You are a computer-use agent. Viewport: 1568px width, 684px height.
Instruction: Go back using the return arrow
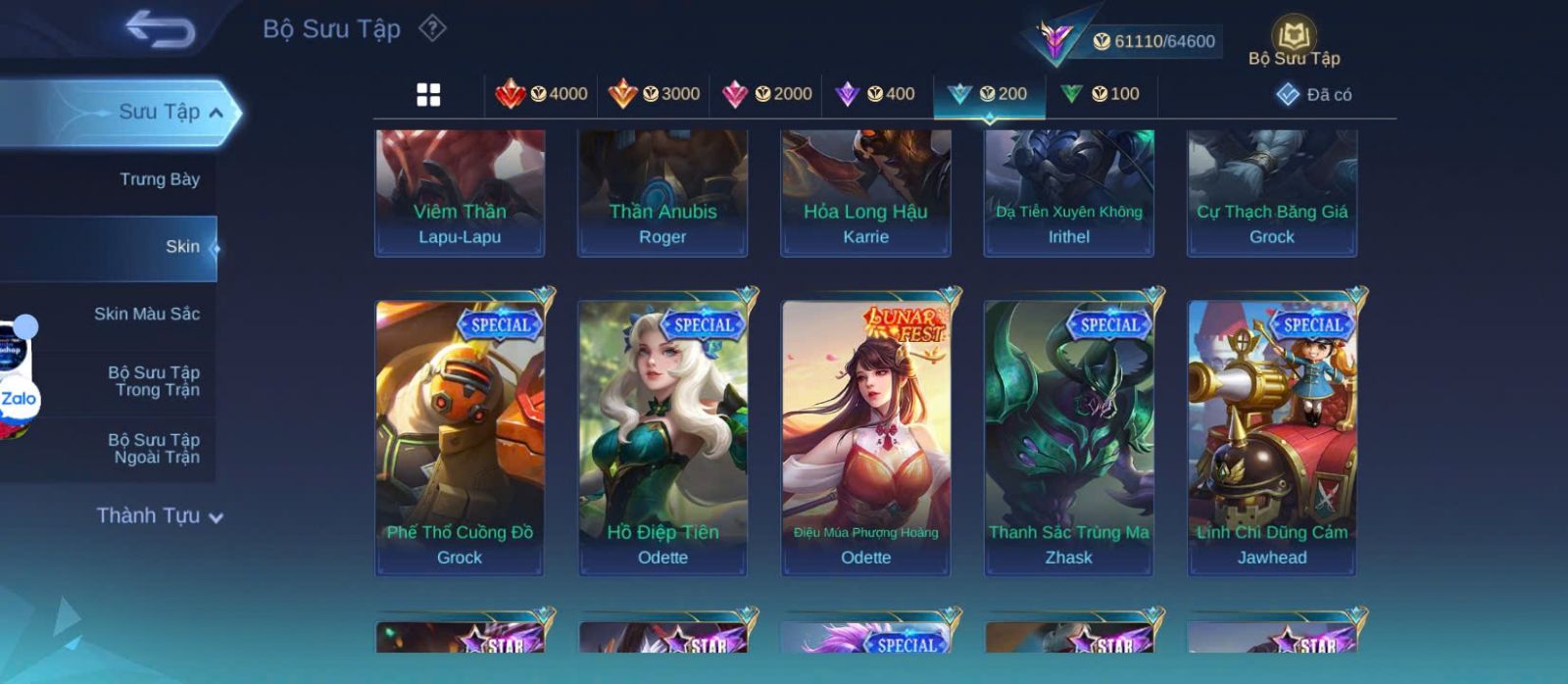(x=160, y=28)
